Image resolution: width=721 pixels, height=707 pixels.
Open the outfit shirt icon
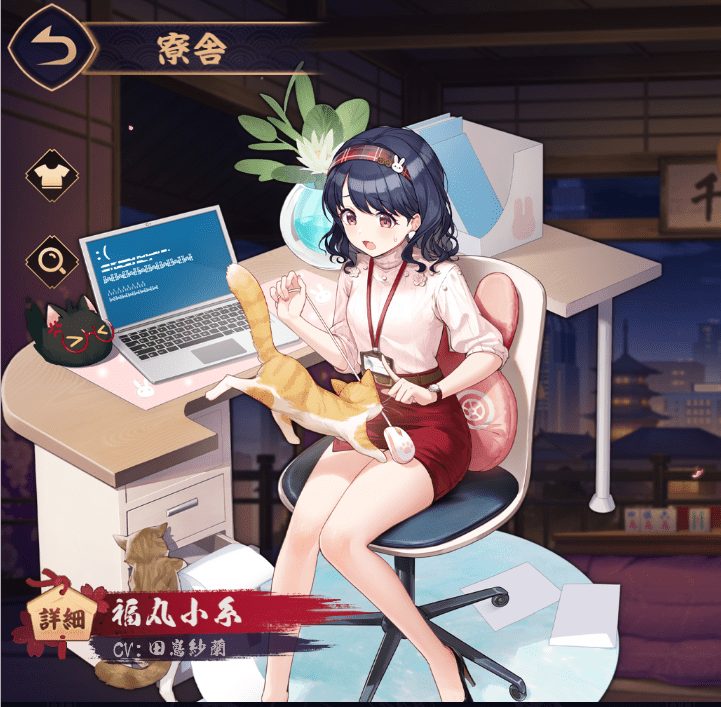(x=48, y=176)
